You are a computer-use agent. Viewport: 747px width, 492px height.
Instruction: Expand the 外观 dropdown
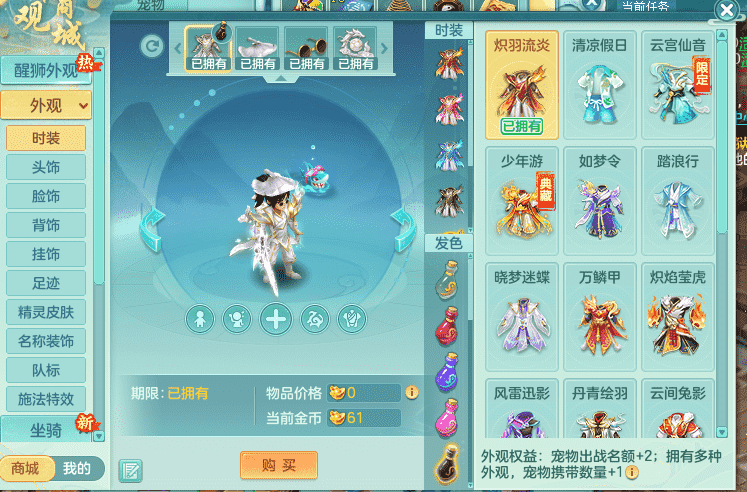(46, 105)
